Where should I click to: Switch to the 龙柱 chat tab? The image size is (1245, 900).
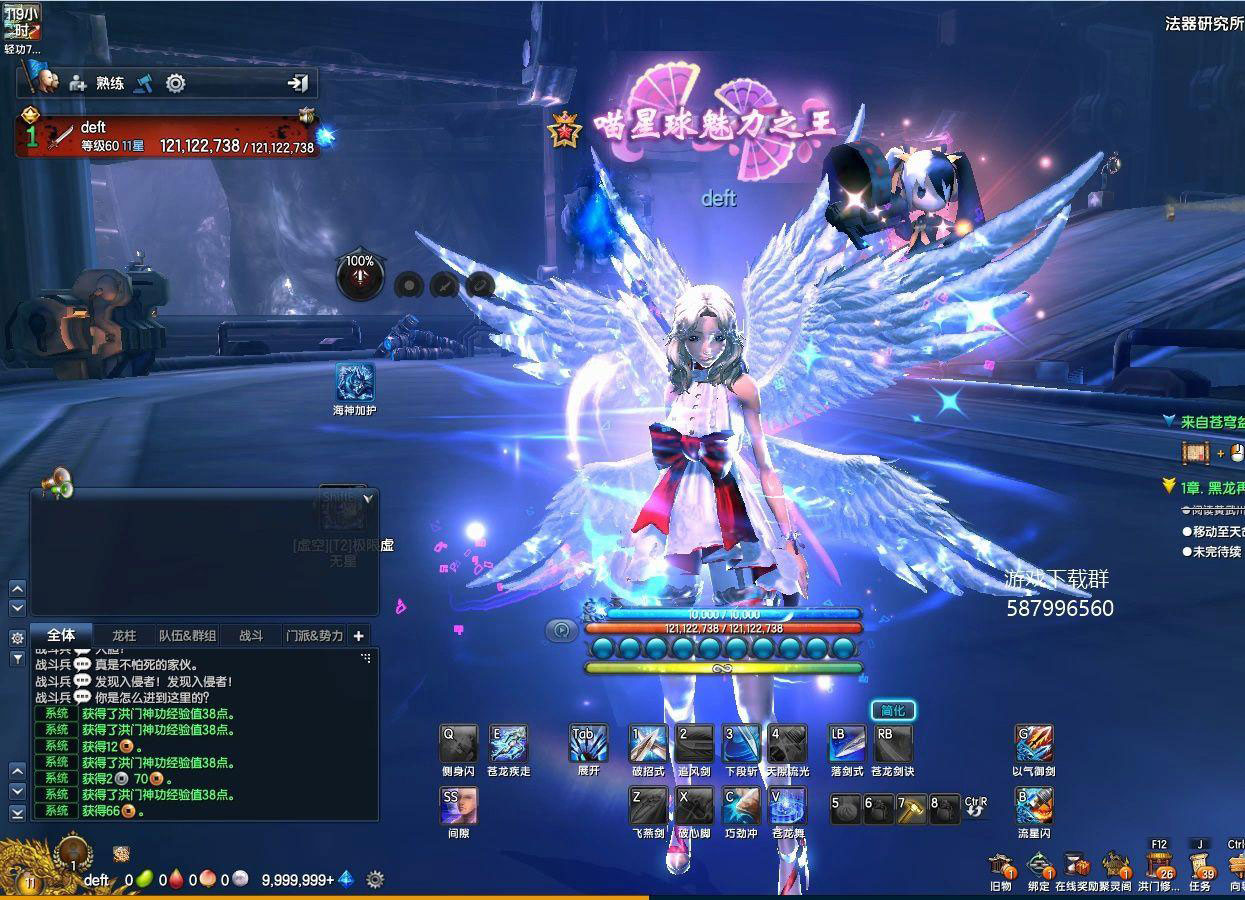click(x=124, y=635)
